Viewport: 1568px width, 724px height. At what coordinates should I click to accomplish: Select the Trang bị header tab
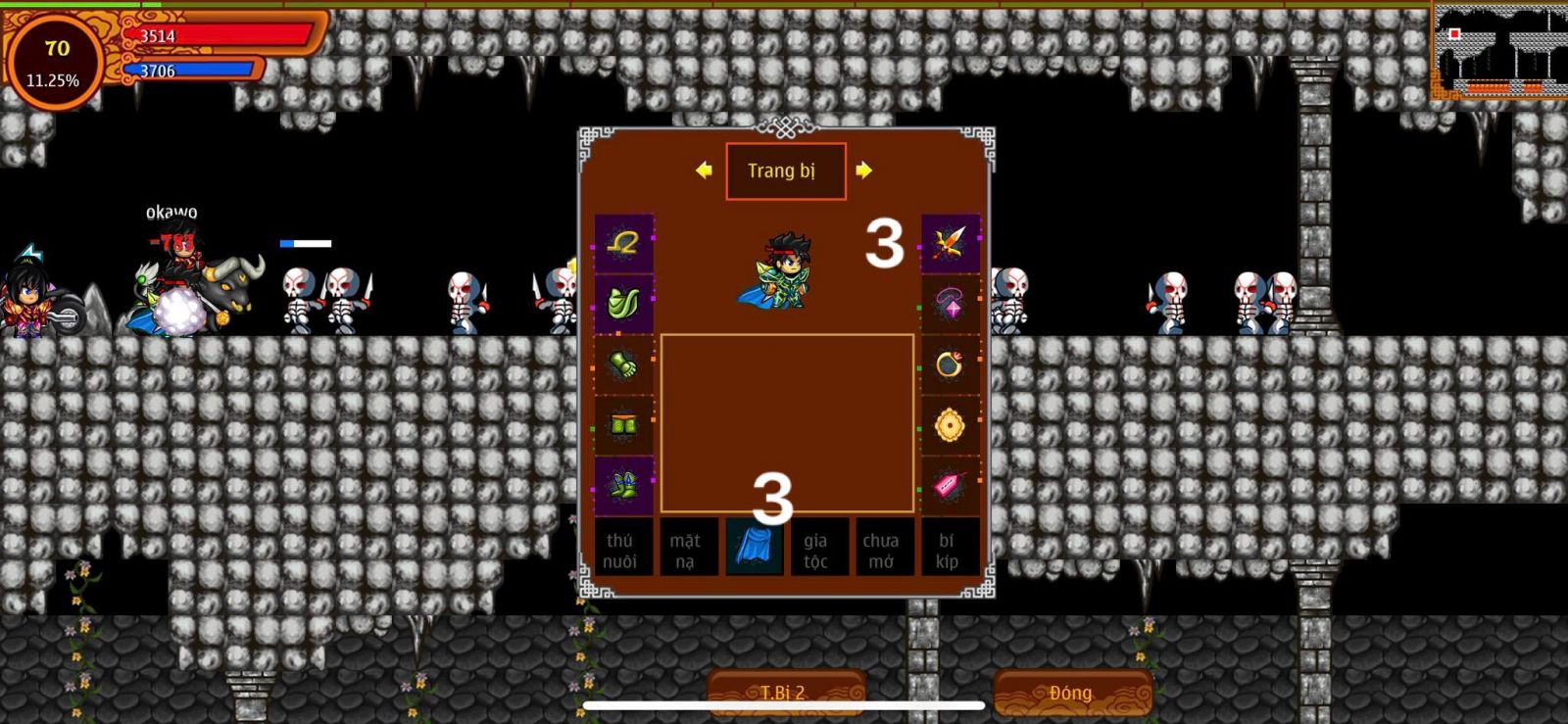pos(785,171)
